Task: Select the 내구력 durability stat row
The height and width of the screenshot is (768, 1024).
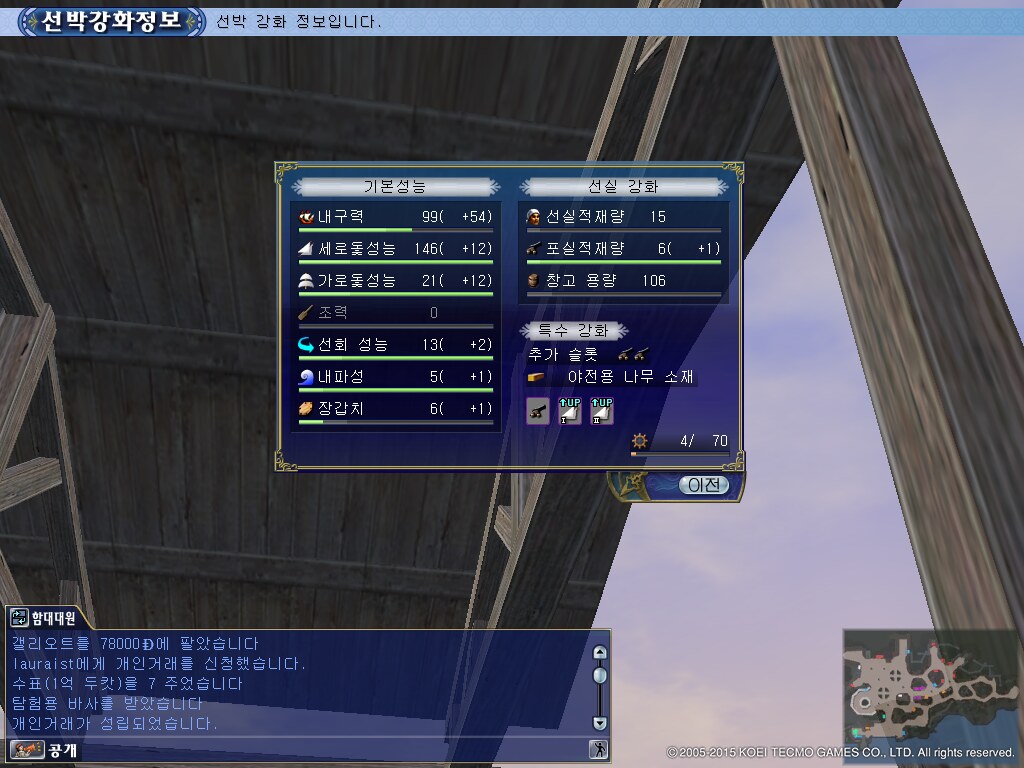Action: click(394, 217)
